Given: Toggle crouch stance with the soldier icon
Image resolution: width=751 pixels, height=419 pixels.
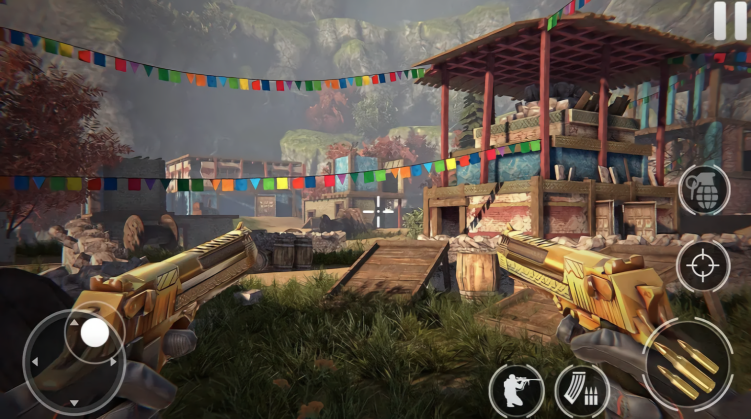Looking at the screenshot, I should click(517, 390).
